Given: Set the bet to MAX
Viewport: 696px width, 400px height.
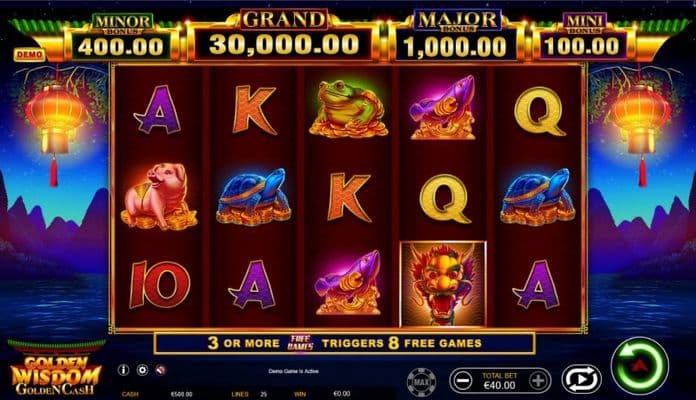Looking at the screenshot, I should [421, 381].
